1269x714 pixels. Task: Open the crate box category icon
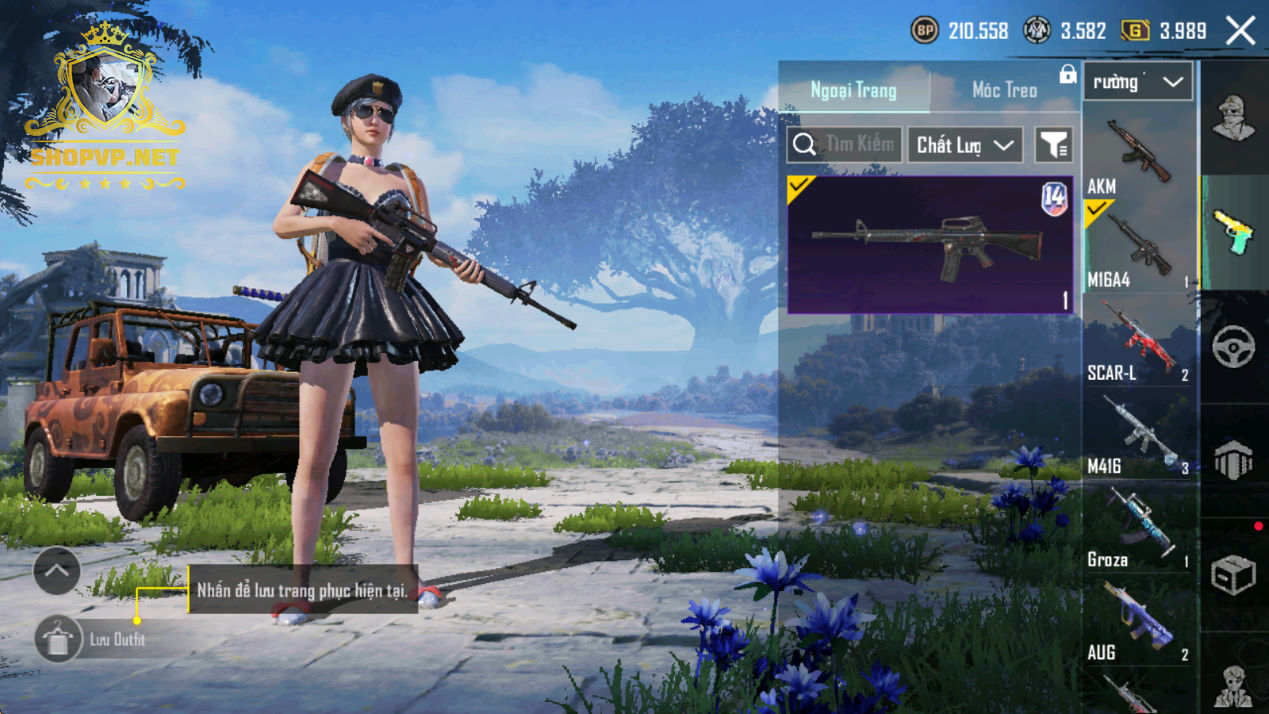(1233, 575)
